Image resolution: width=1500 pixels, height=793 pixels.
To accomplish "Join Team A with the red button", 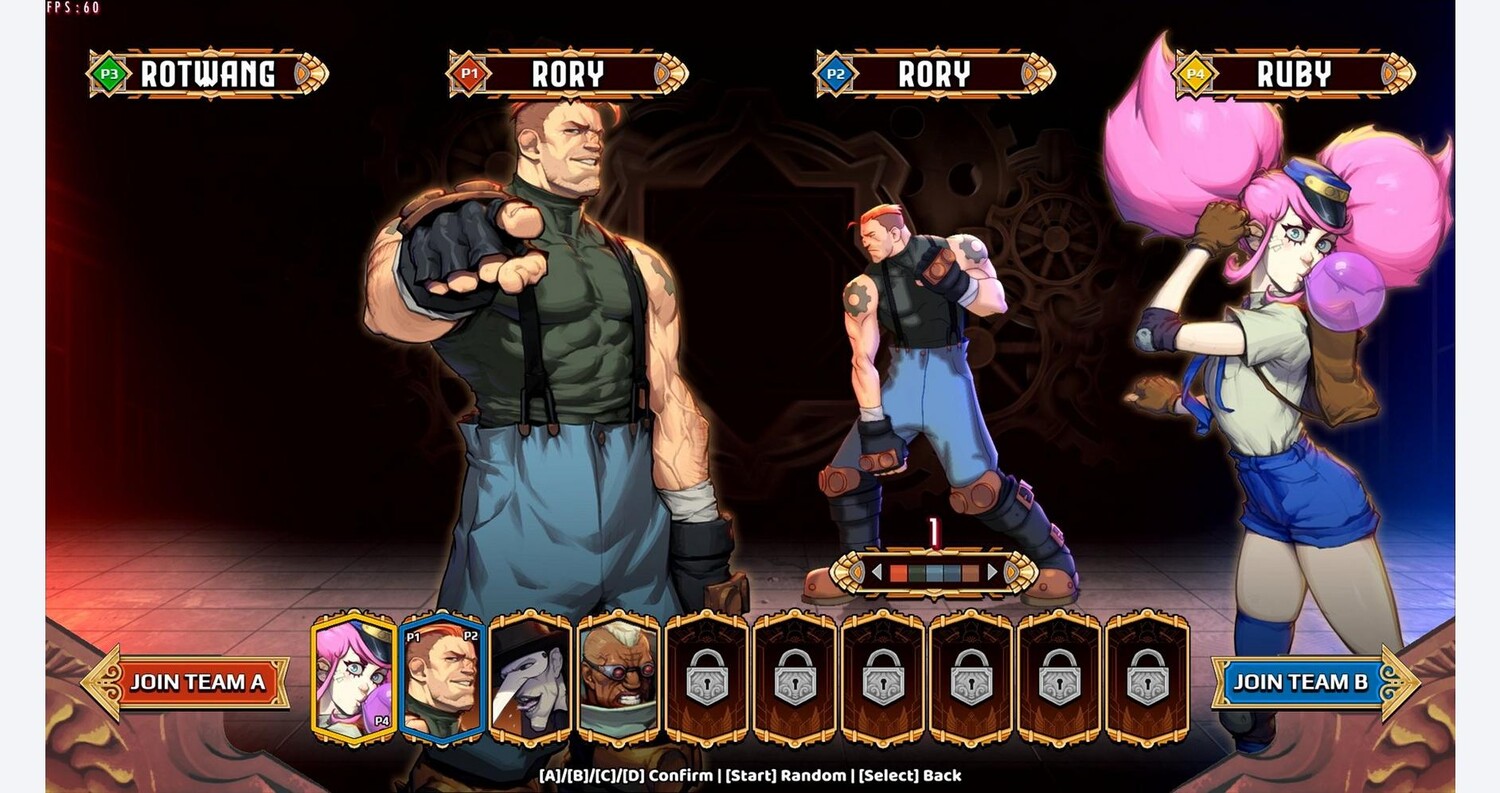I will point(196,682).
